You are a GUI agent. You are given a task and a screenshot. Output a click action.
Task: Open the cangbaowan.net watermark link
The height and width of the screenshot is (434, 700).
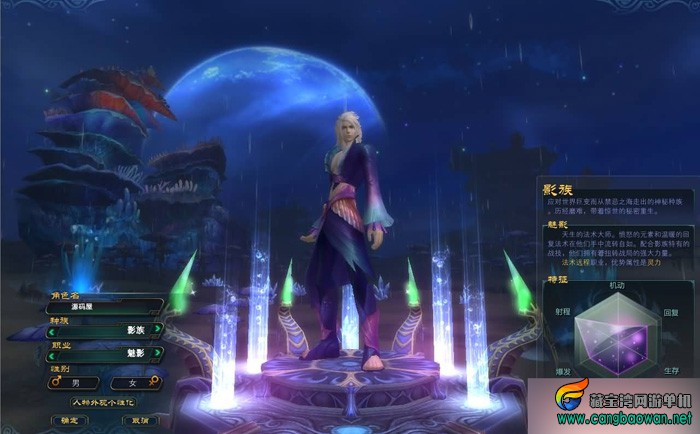tap(624, 416)
